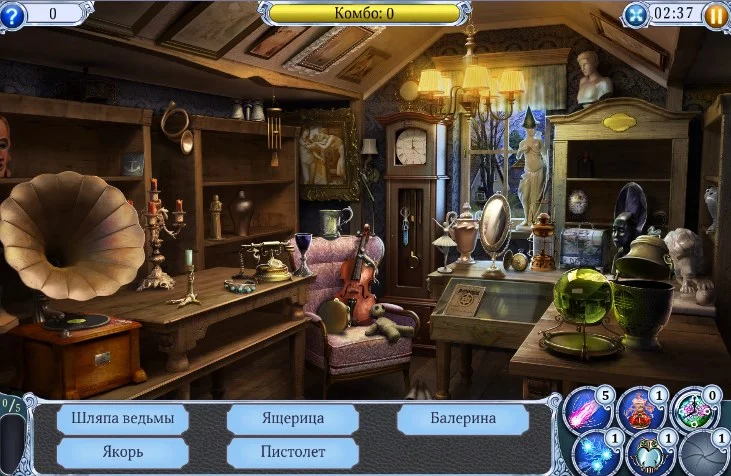Pause the game with the orange button
Viewport: 731px width, 476px height.
pos(715,14)
